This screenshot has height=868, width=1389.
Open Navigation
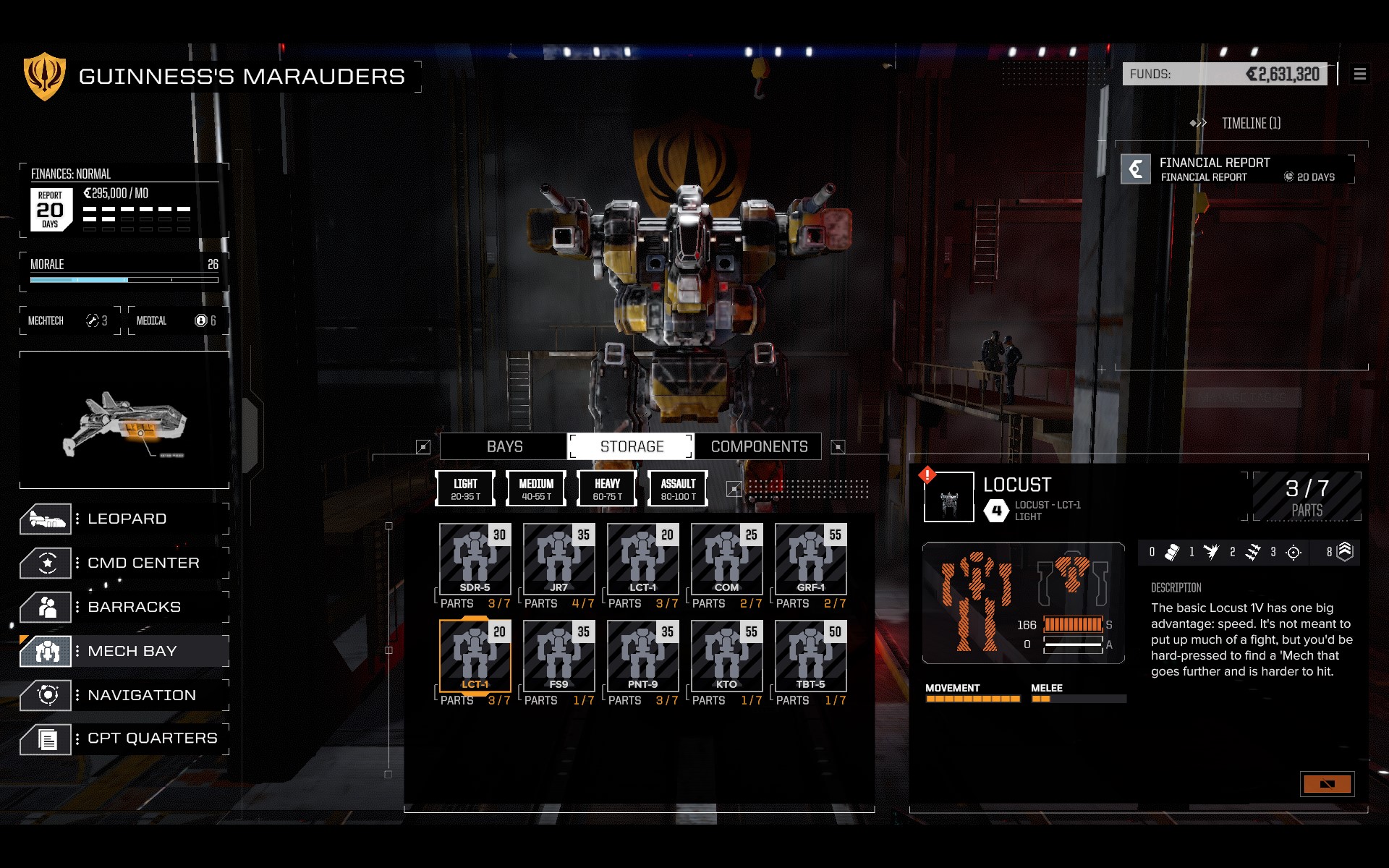pos(141,695)
